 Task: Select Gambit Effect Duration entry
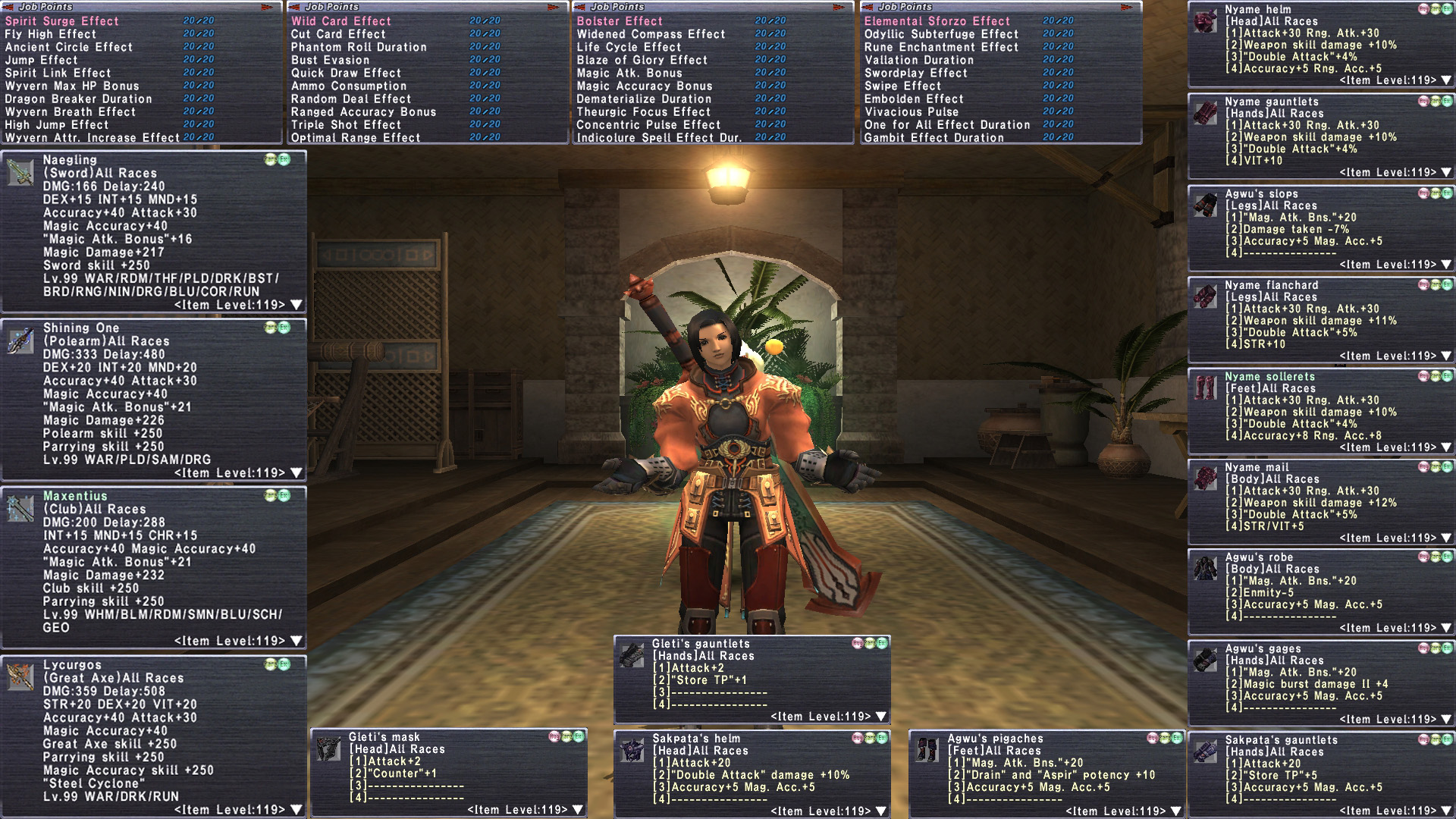point(934,137)
